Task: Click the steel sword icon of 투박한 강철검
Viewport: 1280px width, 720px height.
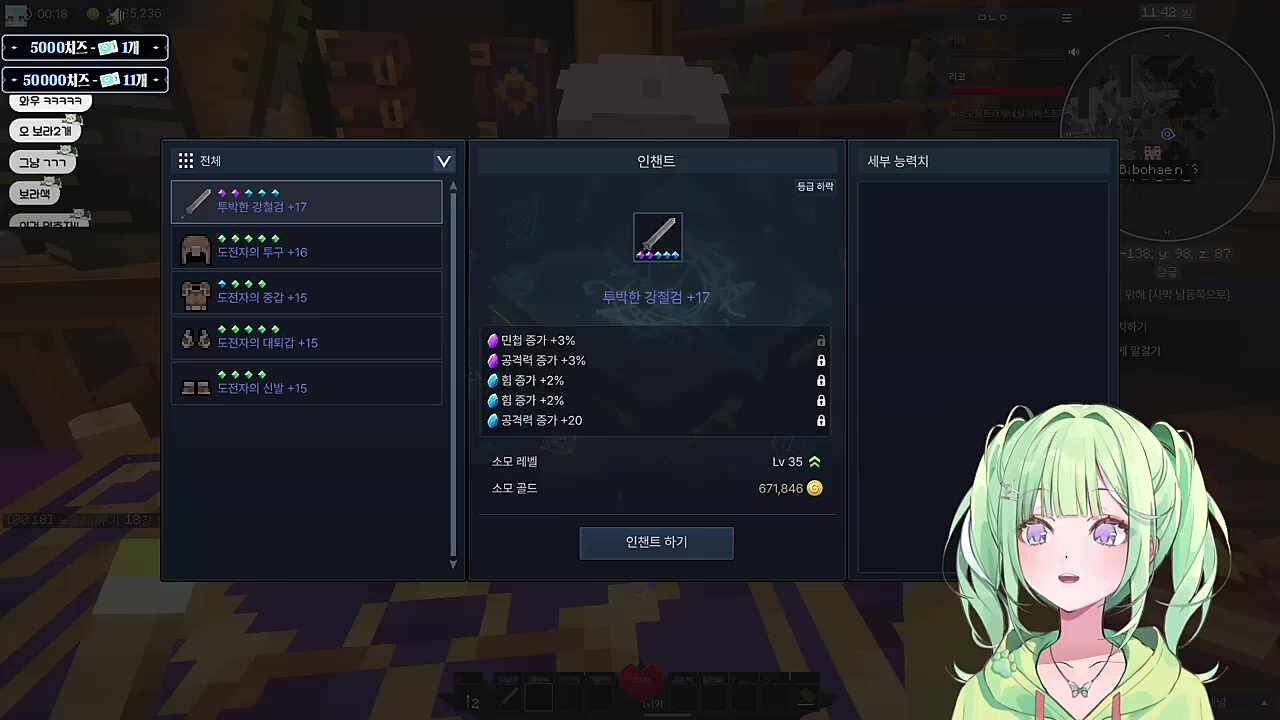Action: [x=196, y=203]
